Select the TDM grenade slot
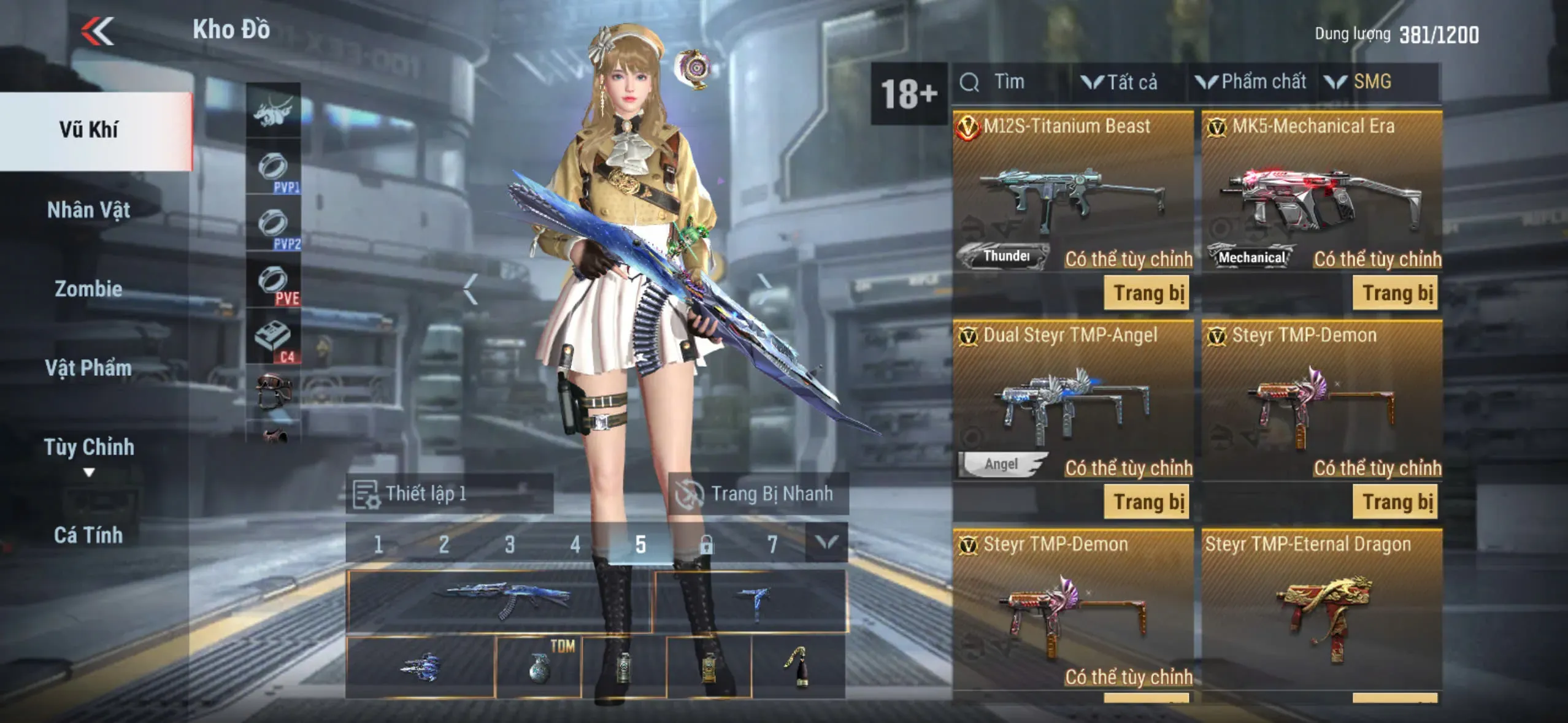The image size is (1568, 723). pyautogui.click(x=539, y=667)
